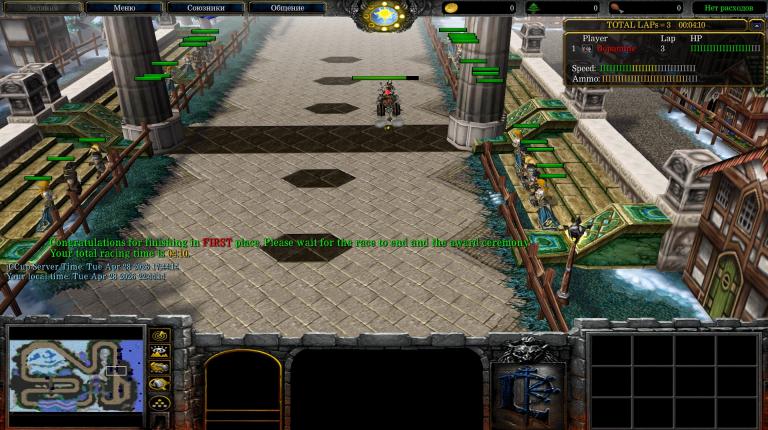Toggle minimap ally color mode

click(159, 368)
